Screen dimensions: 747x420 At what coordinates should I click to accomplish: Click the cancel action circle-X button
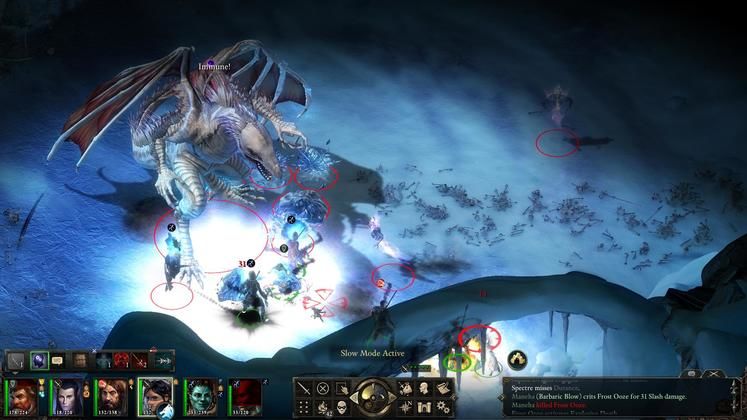(323, 388)
